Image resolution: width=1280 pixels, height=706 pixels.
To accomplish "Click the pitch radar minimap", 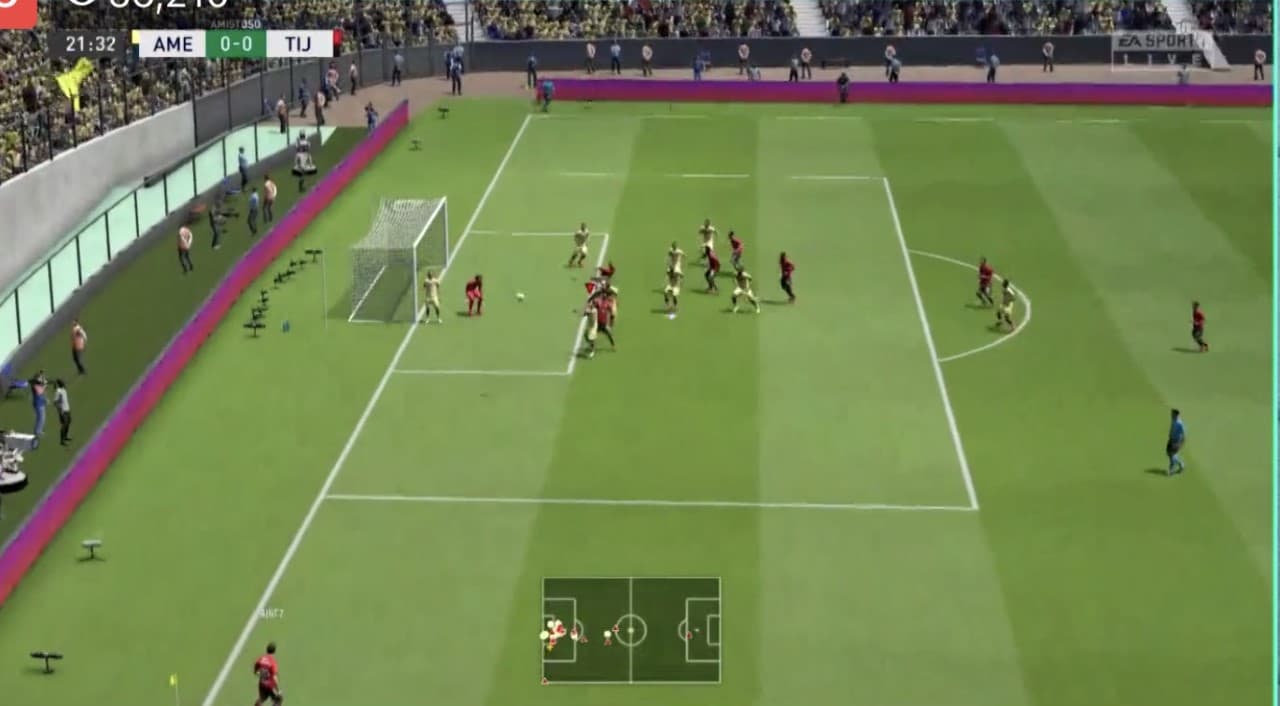I will pyautogui.click(x=631, y=630).
